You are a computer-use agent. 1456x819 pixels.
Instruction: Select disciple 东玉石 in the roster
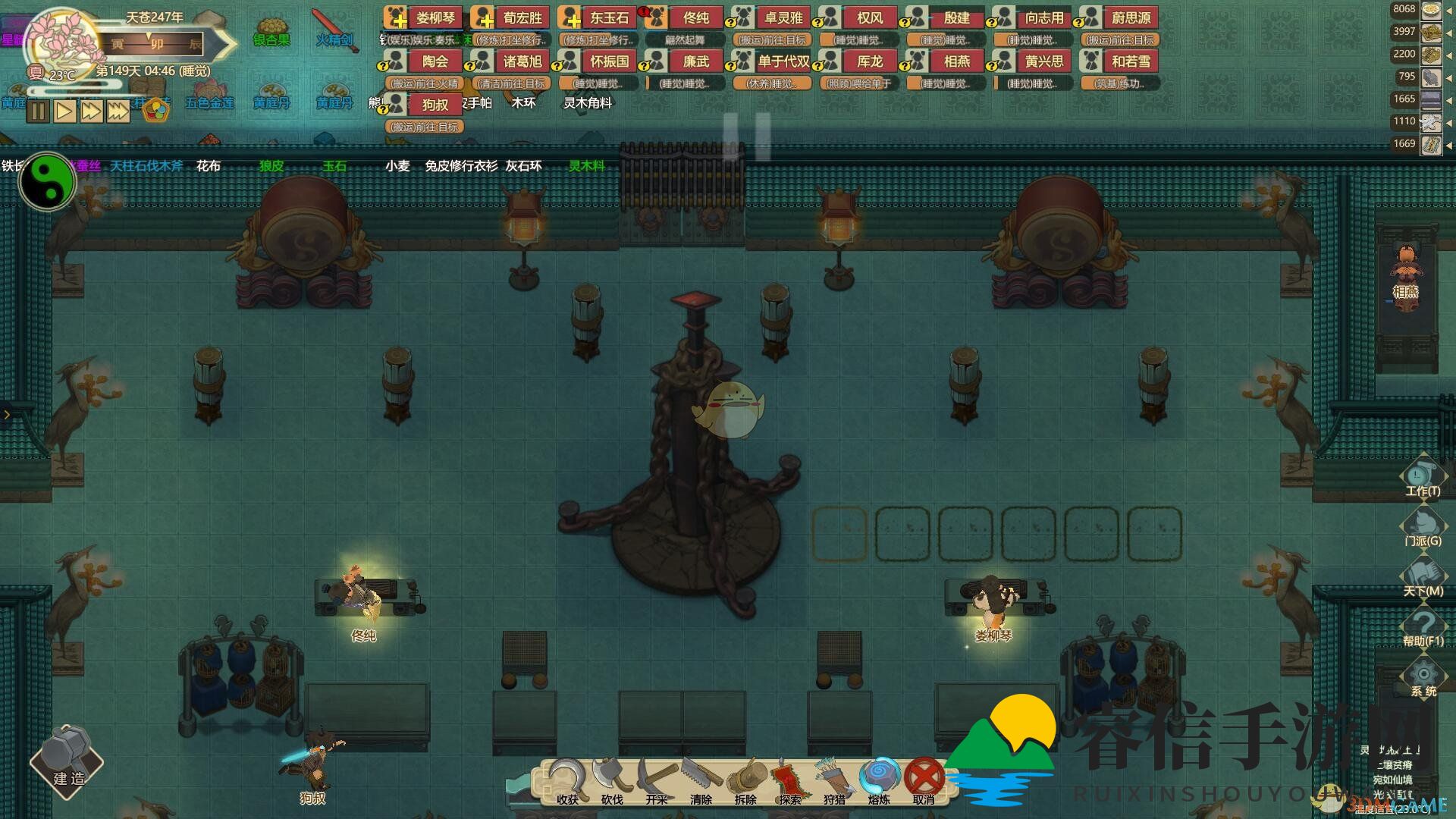pyautogui.click(x=609, y=17)
